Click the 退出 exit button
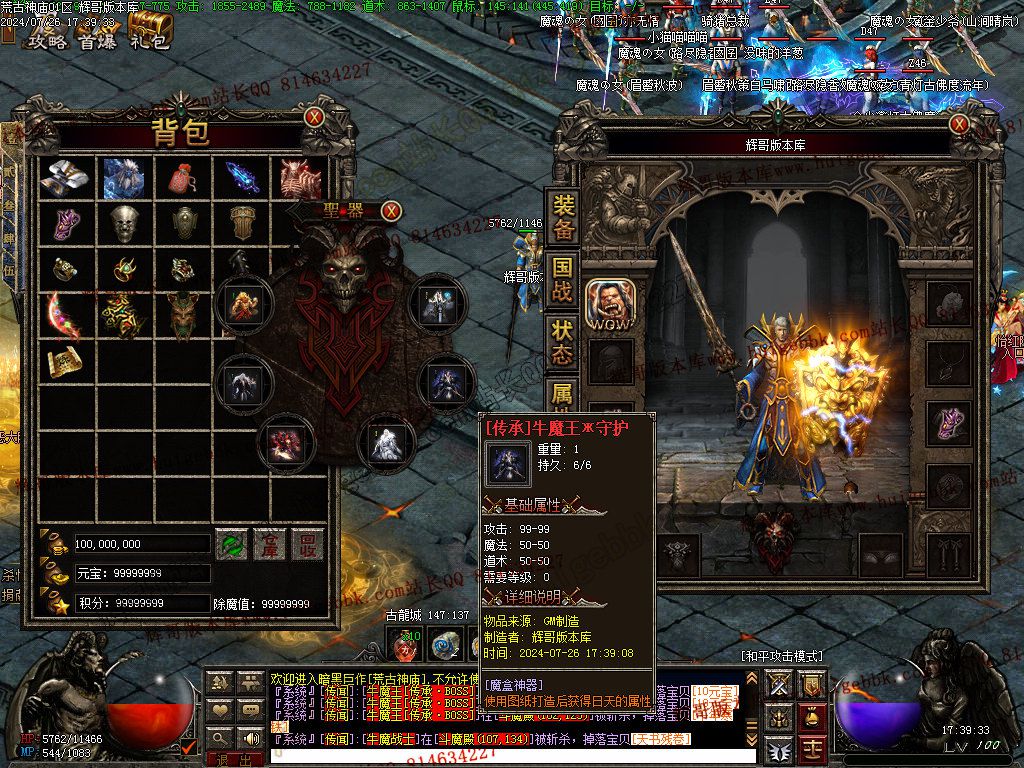 pyautogui.click(x=233, y=760)
